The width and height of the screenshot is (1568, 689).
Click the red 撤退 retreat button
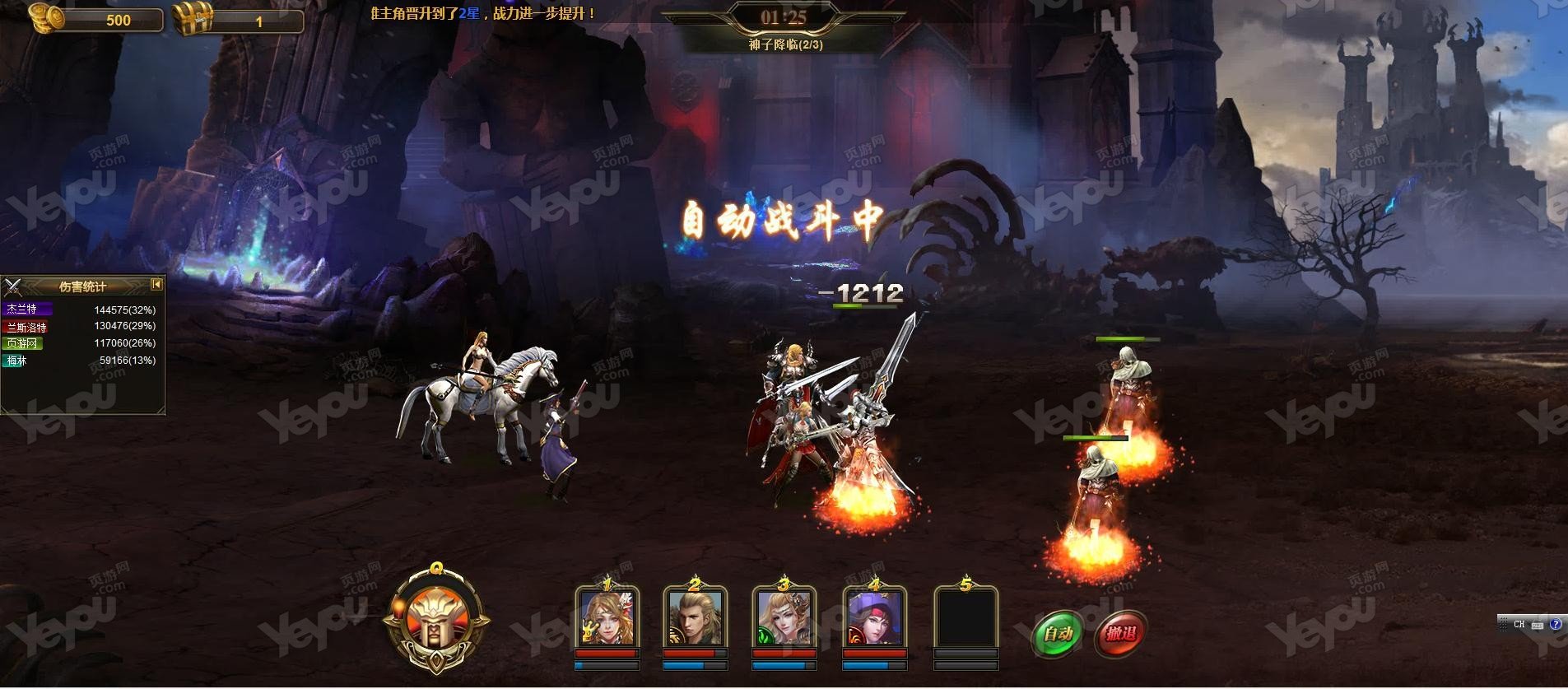[1120, 633]
